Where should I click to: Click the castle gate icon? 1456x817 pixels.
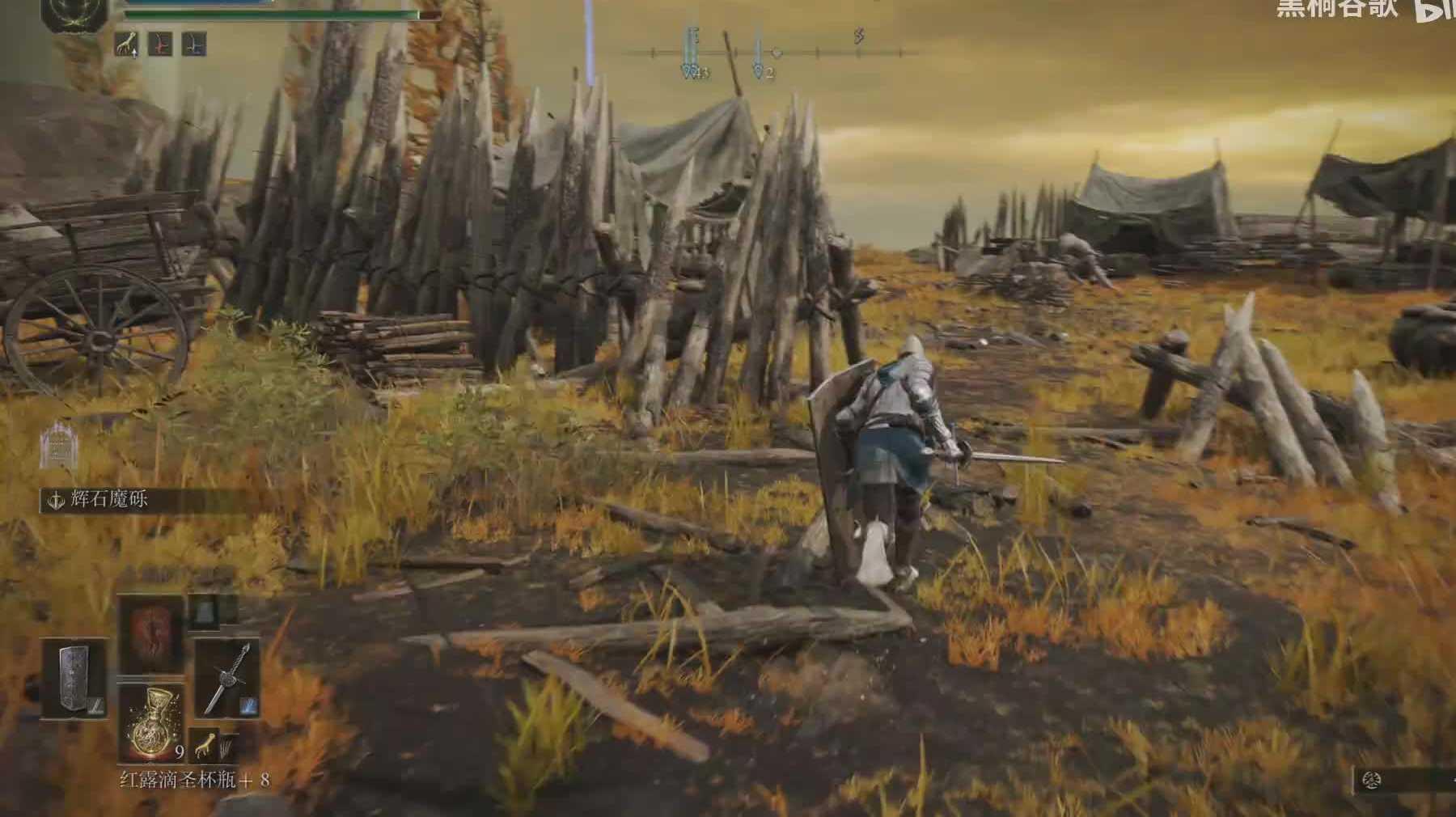57,446
